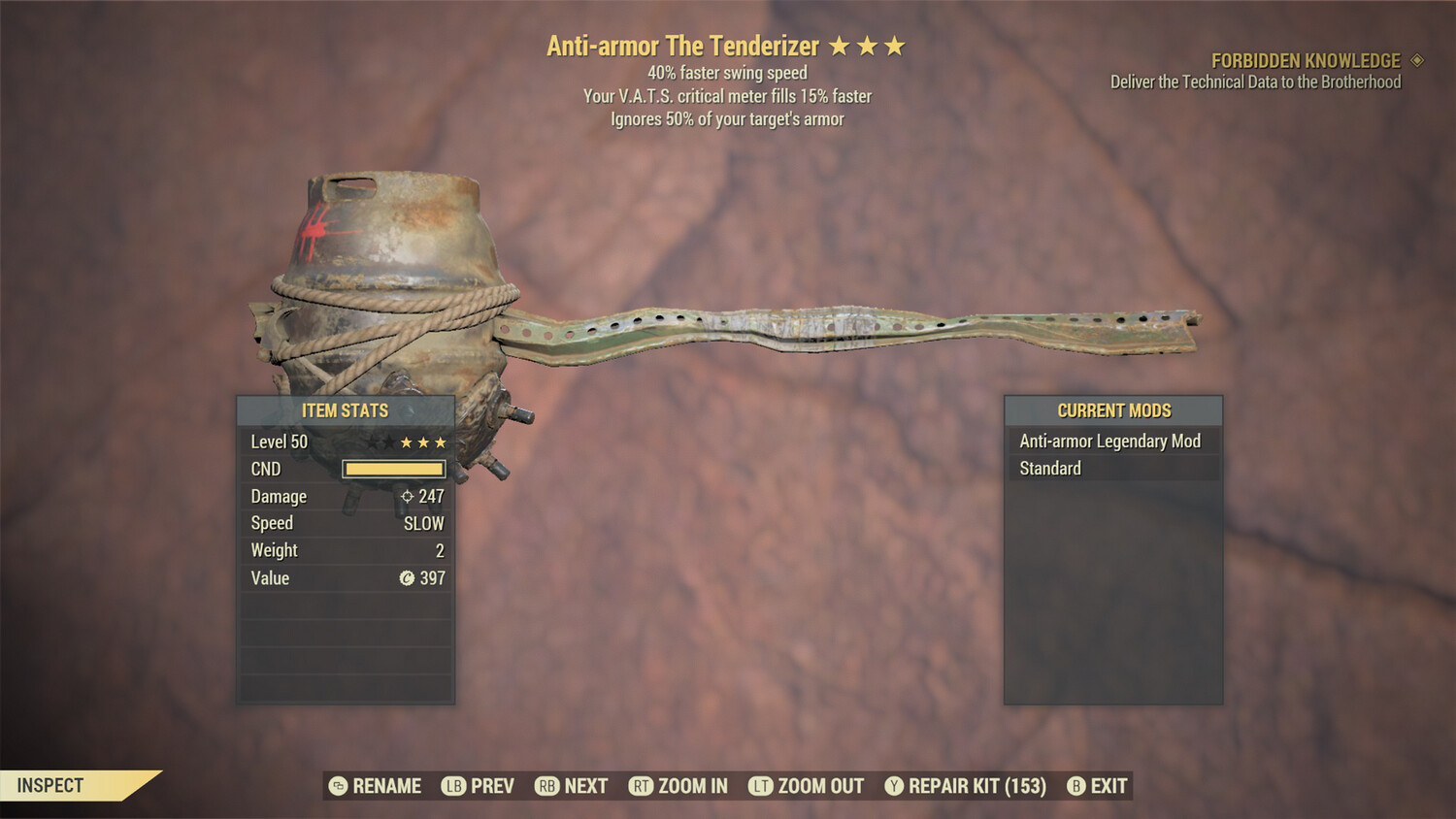Click the ITEM STATS panel header

tap(345, 410)
